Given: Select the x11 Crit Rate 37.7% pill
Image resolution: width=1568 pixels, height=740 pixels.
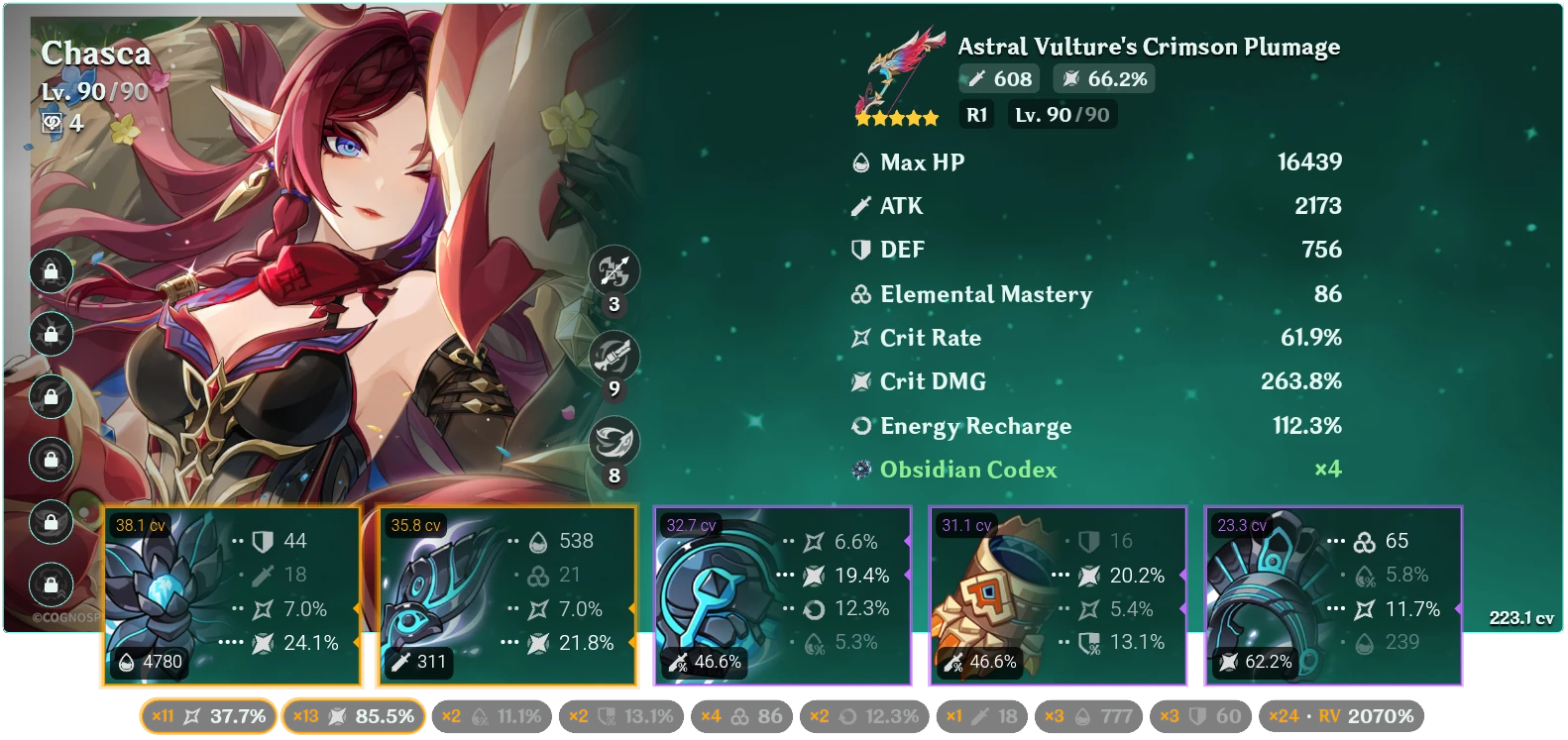Looking at the screenshot, I should (x=209, y=714).
